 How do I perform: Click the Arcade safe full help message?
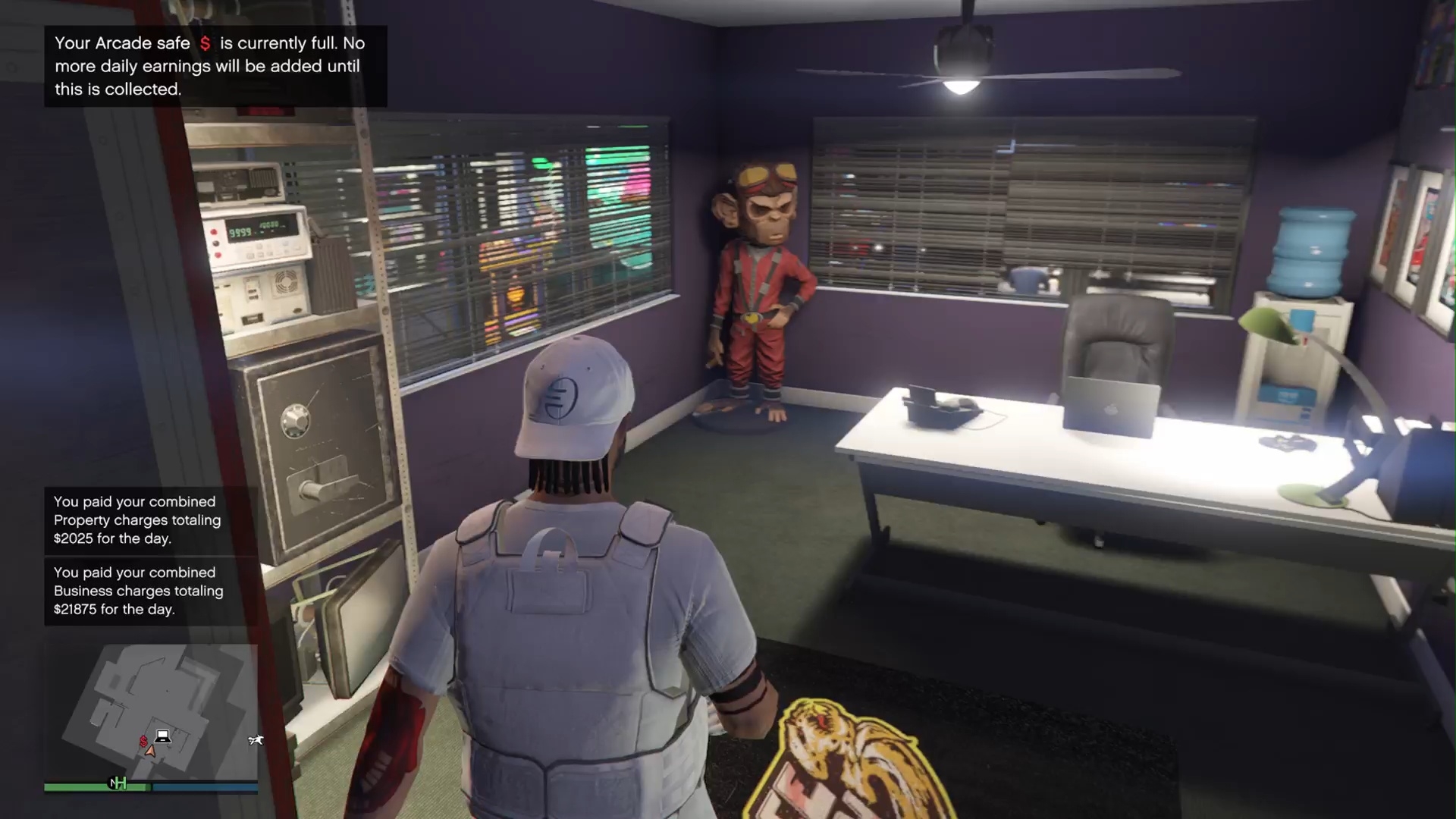215,67
